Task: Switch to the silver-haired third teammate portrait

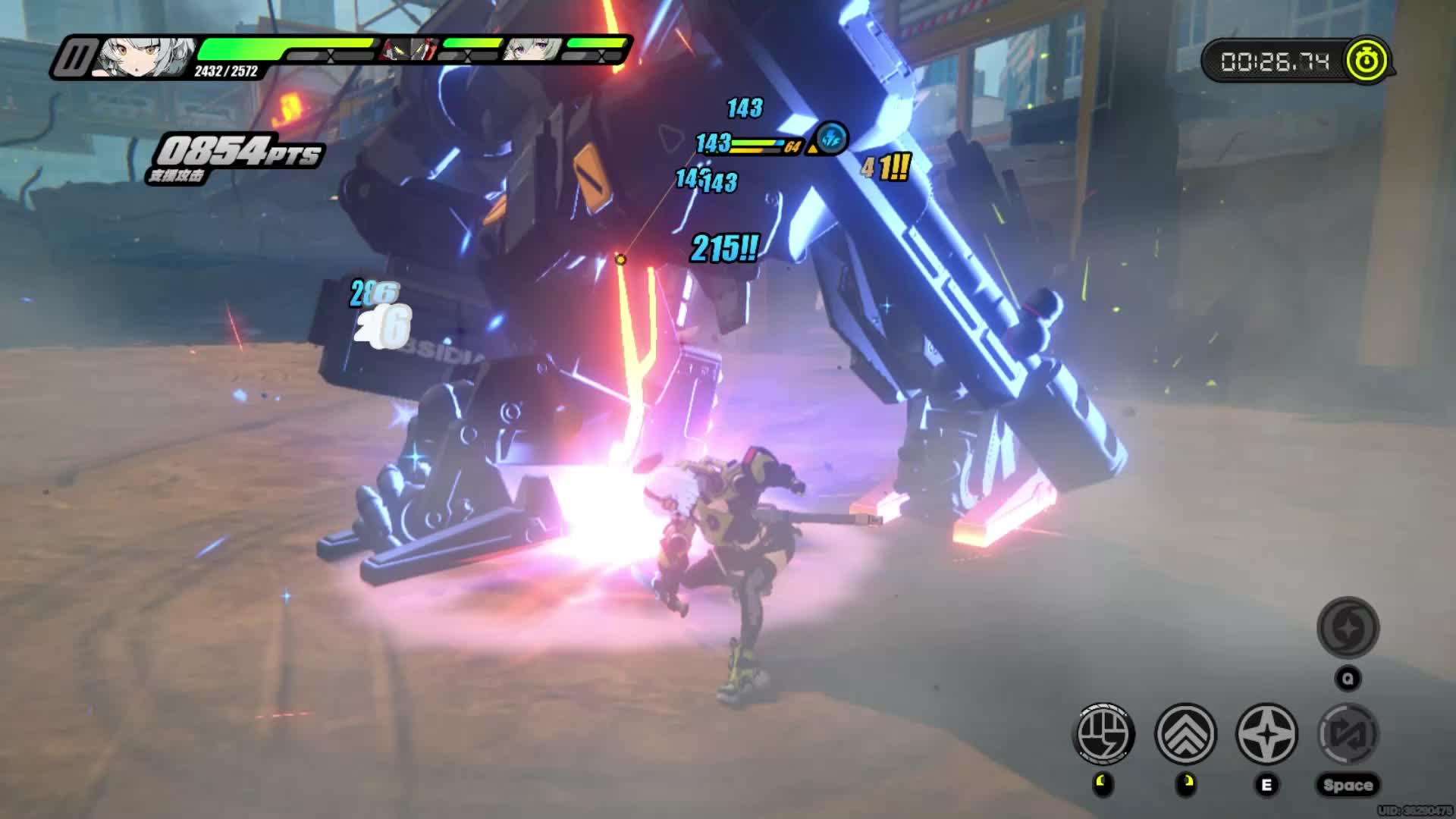Action: pos(534,49)
